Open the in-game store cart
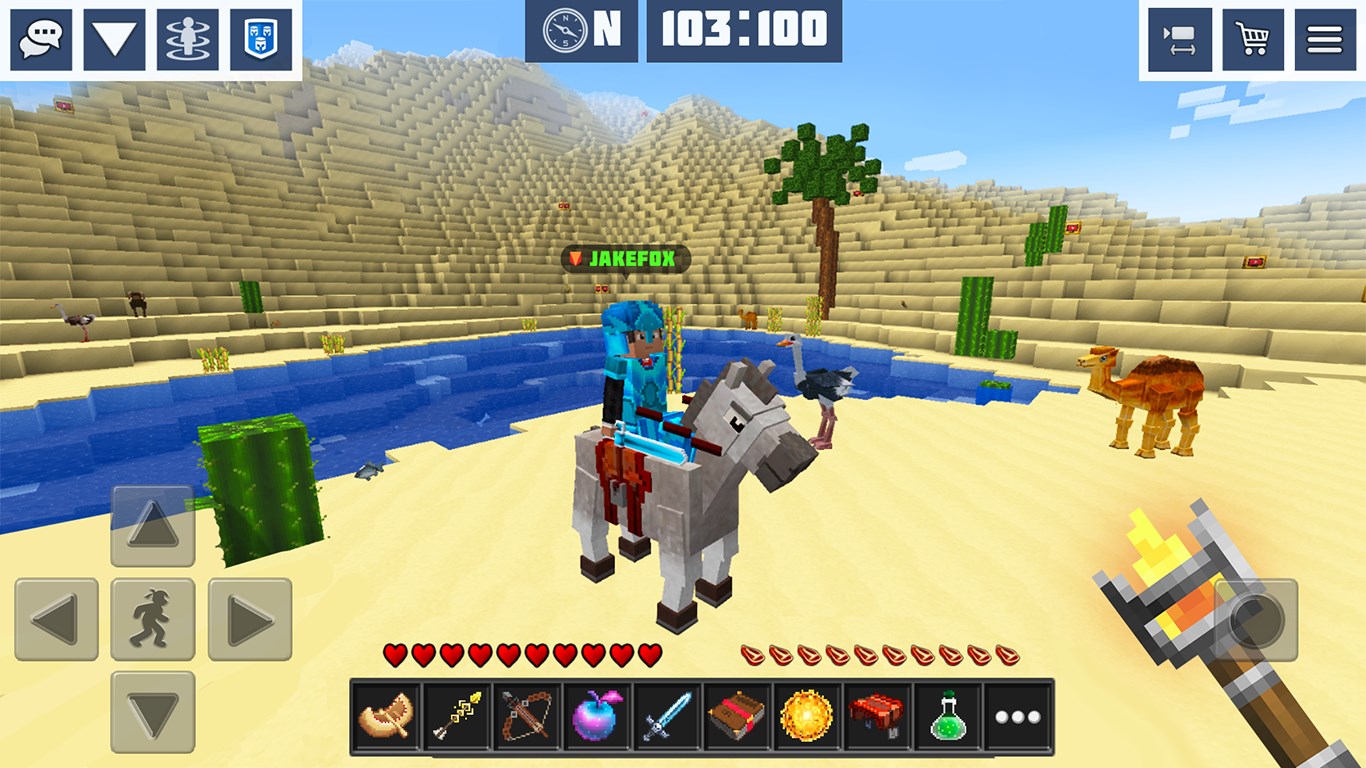The width and height of the screenshot is (1366, 768). 1253,40
